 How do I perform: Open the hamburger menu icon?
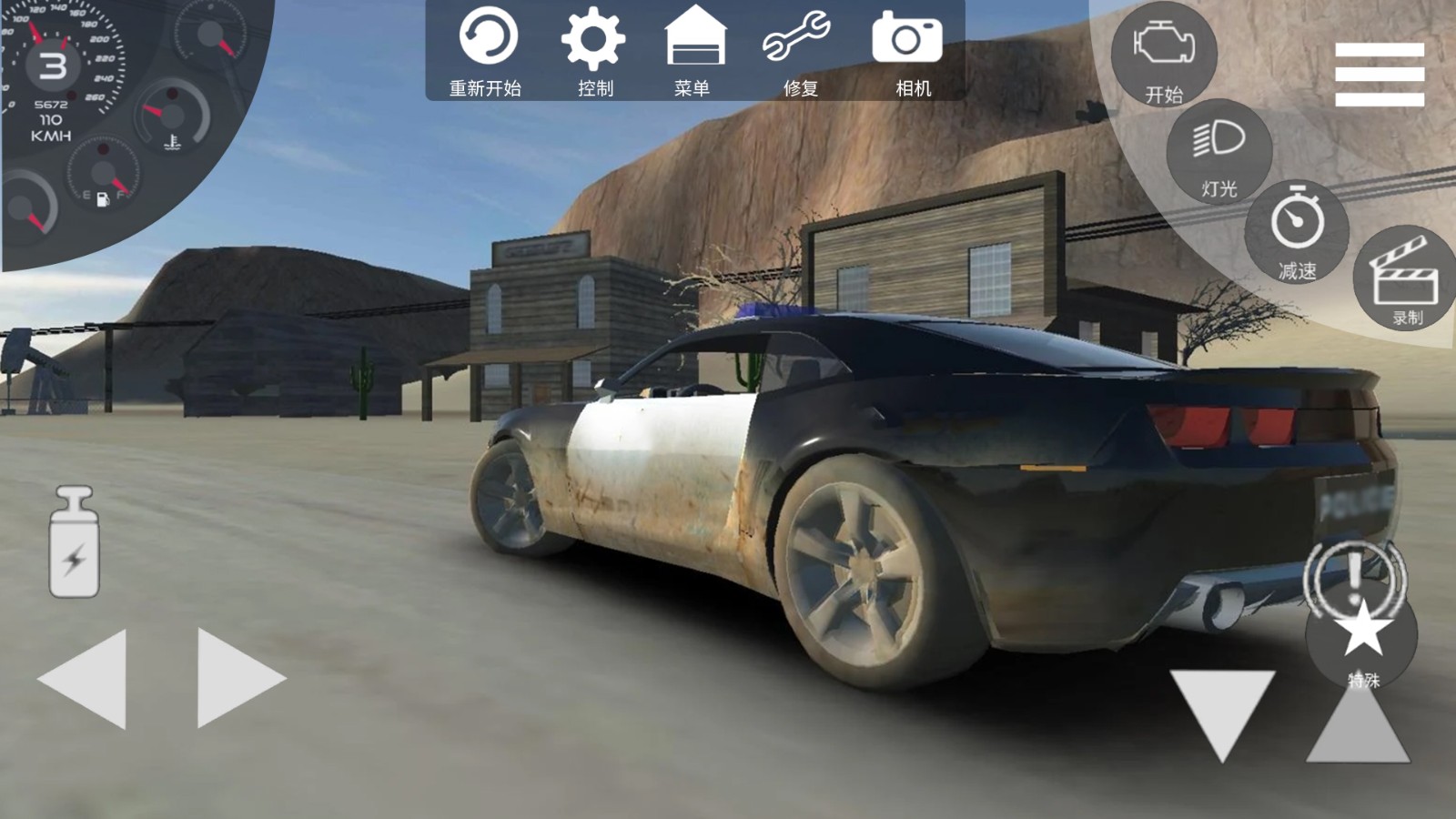click(1380, 75)
